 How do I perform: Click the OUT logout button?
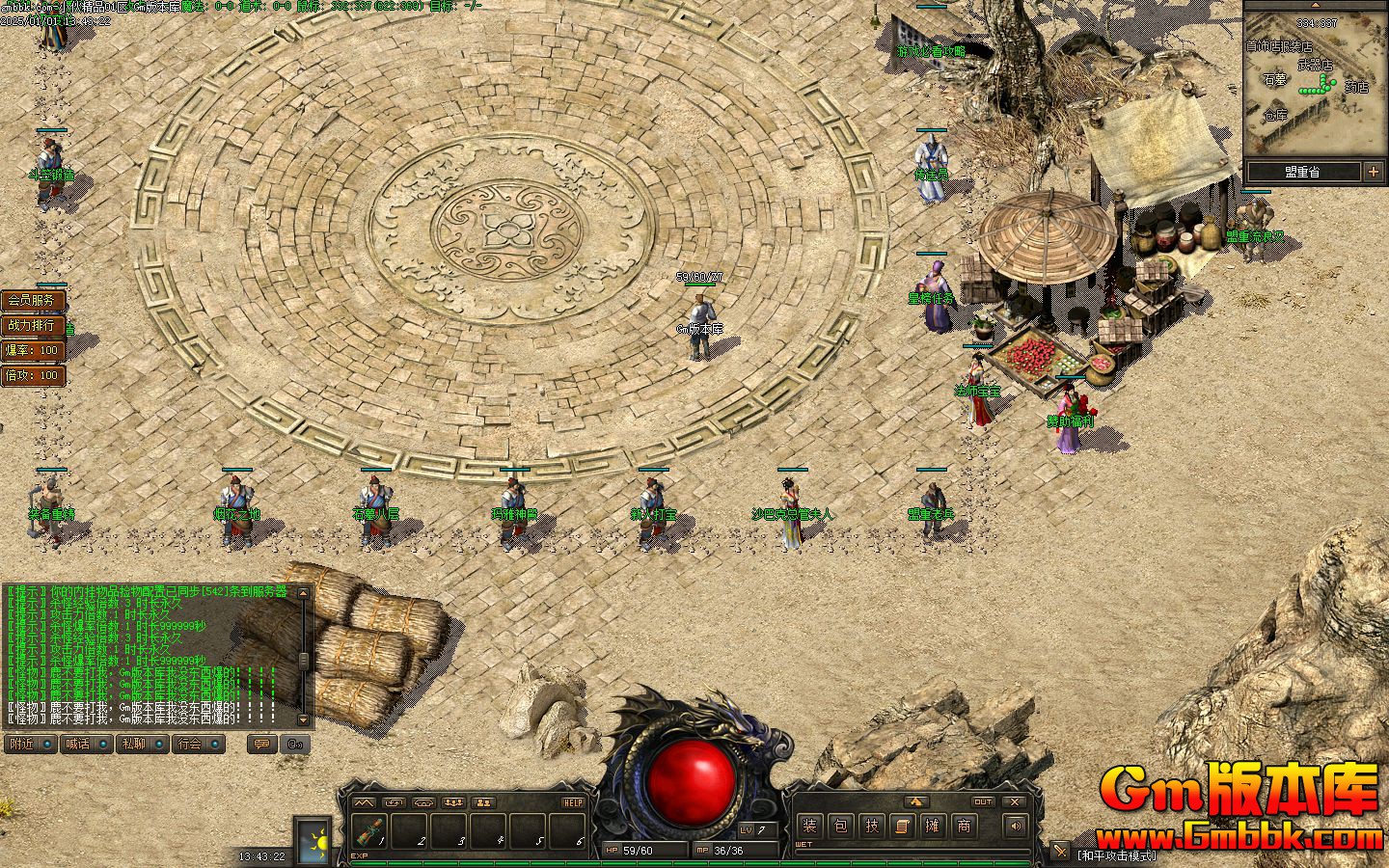point(983,801)
